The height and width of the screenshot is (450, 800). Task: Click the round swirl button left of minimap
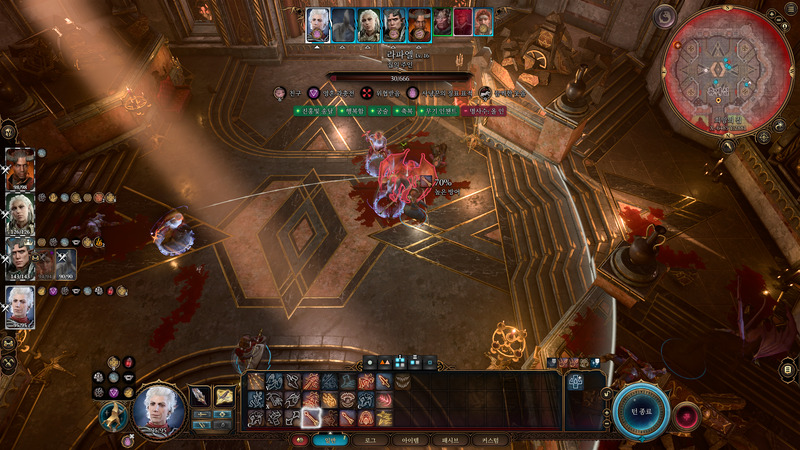pyautogui.click(x=666, y=15)
